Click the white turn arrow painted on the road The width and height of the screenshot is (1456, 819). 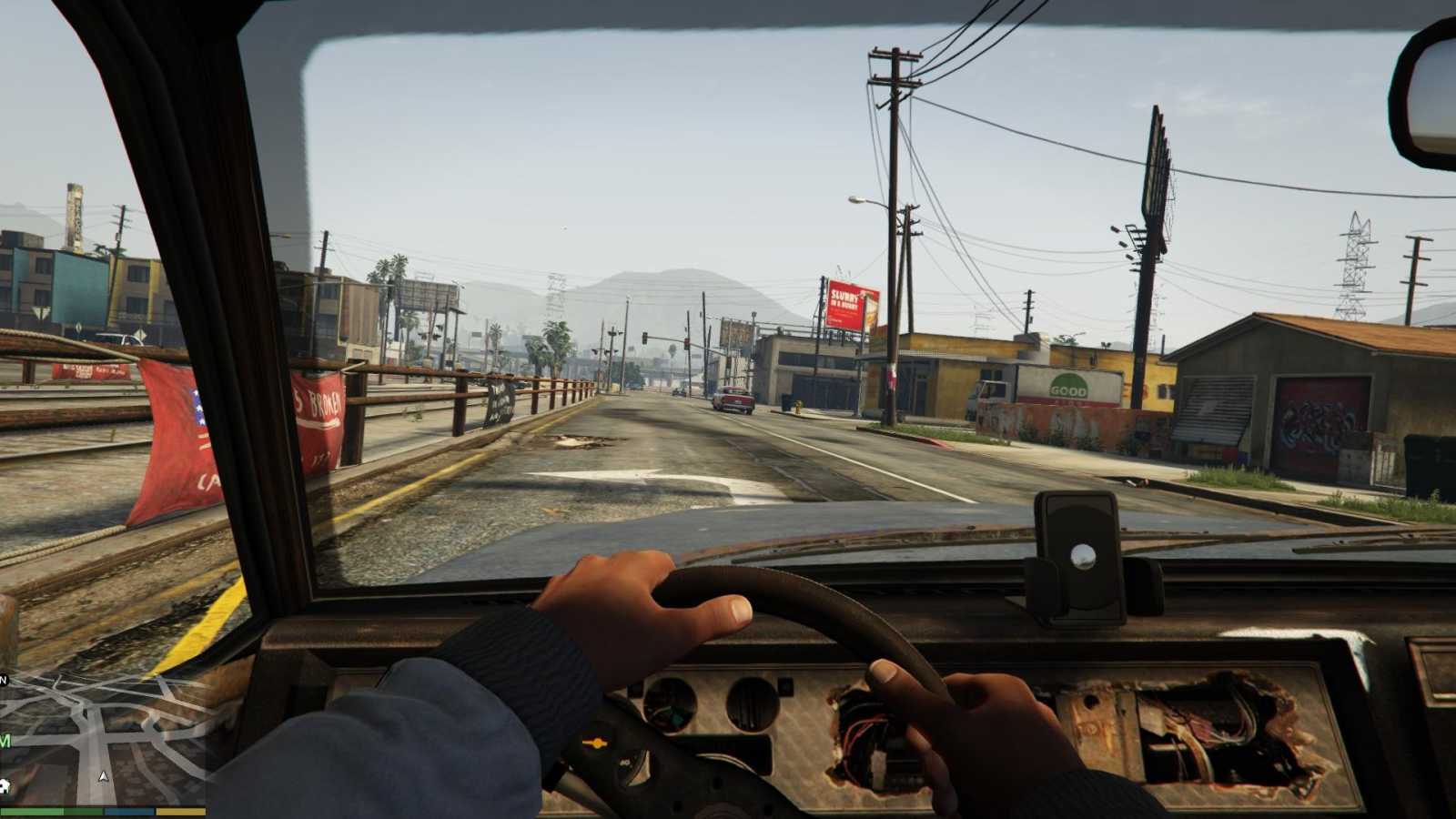pyautogui.click(x=637, y=476)
